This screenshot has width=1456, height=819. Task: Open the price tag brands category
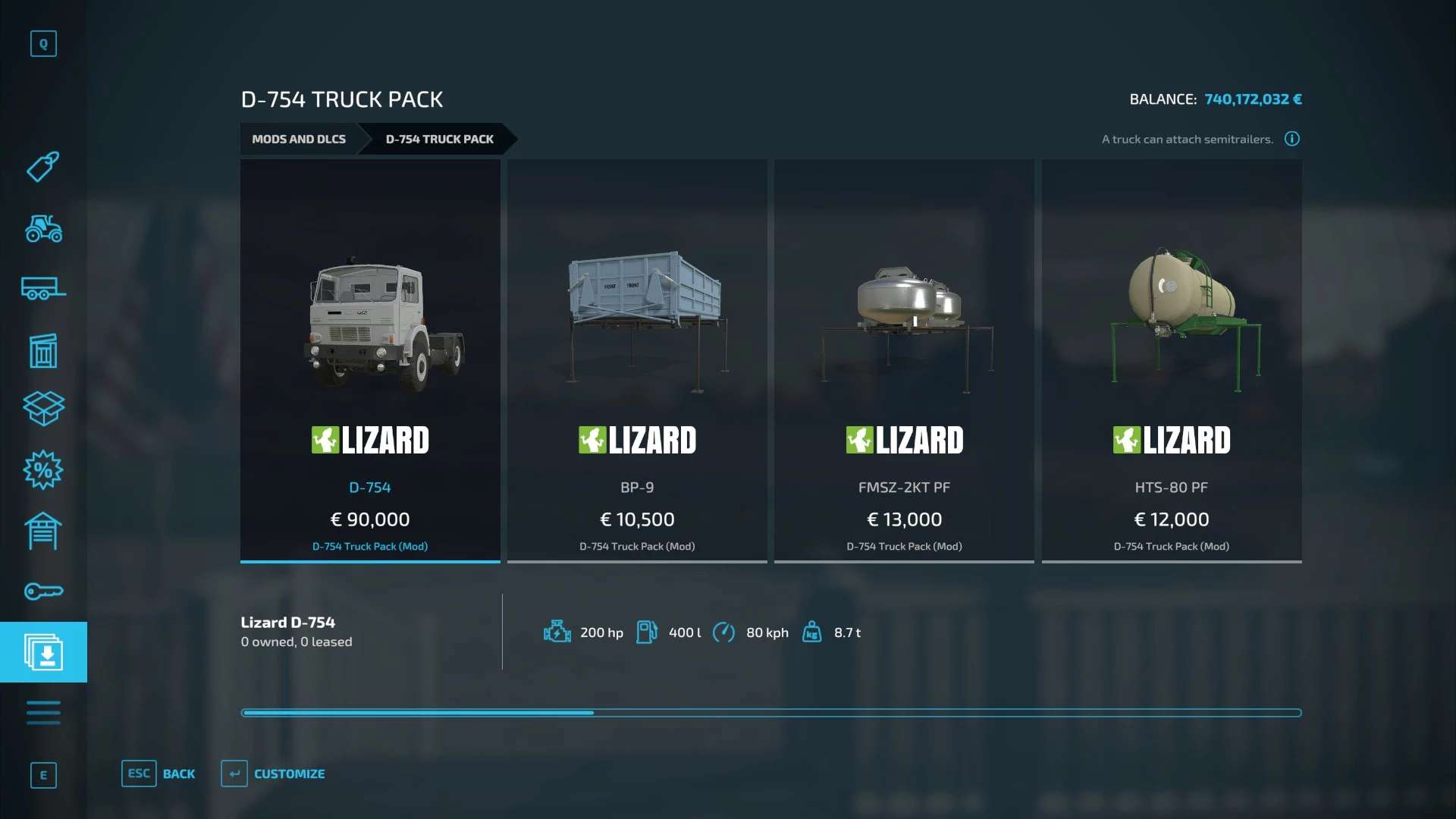43,167
